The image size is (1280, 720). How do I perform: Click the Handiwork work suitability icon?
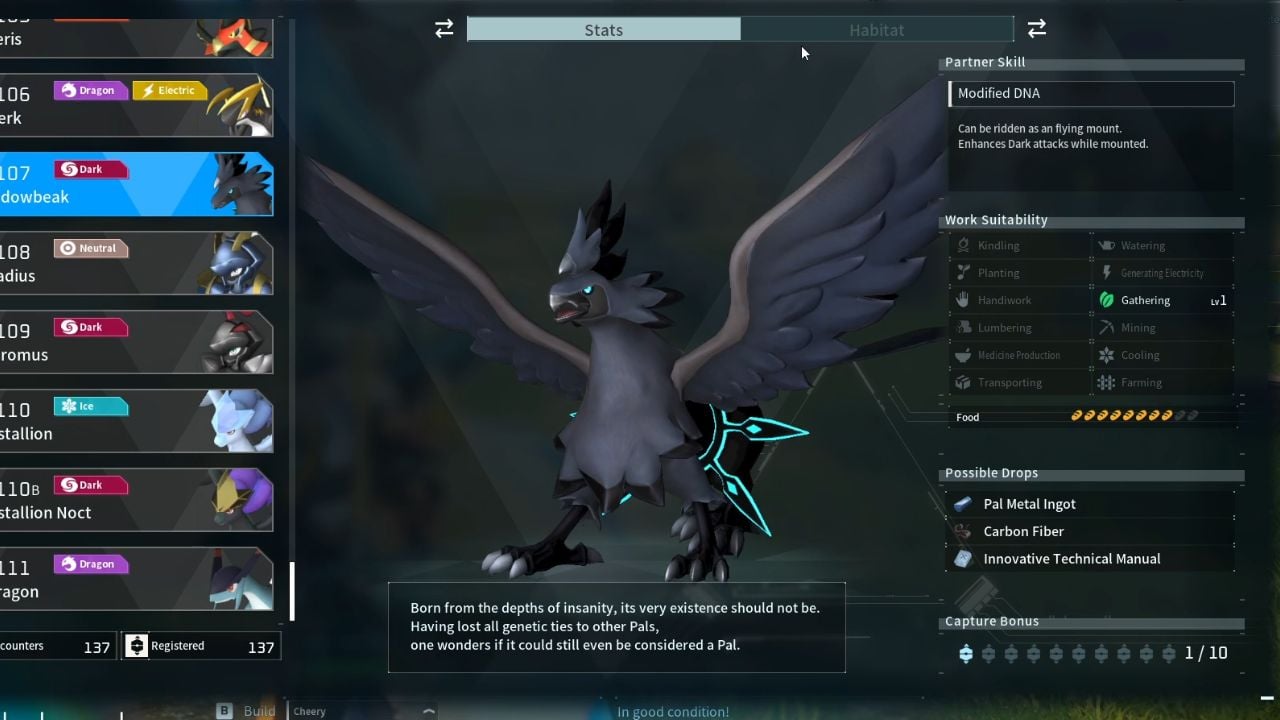click(963, 300)
